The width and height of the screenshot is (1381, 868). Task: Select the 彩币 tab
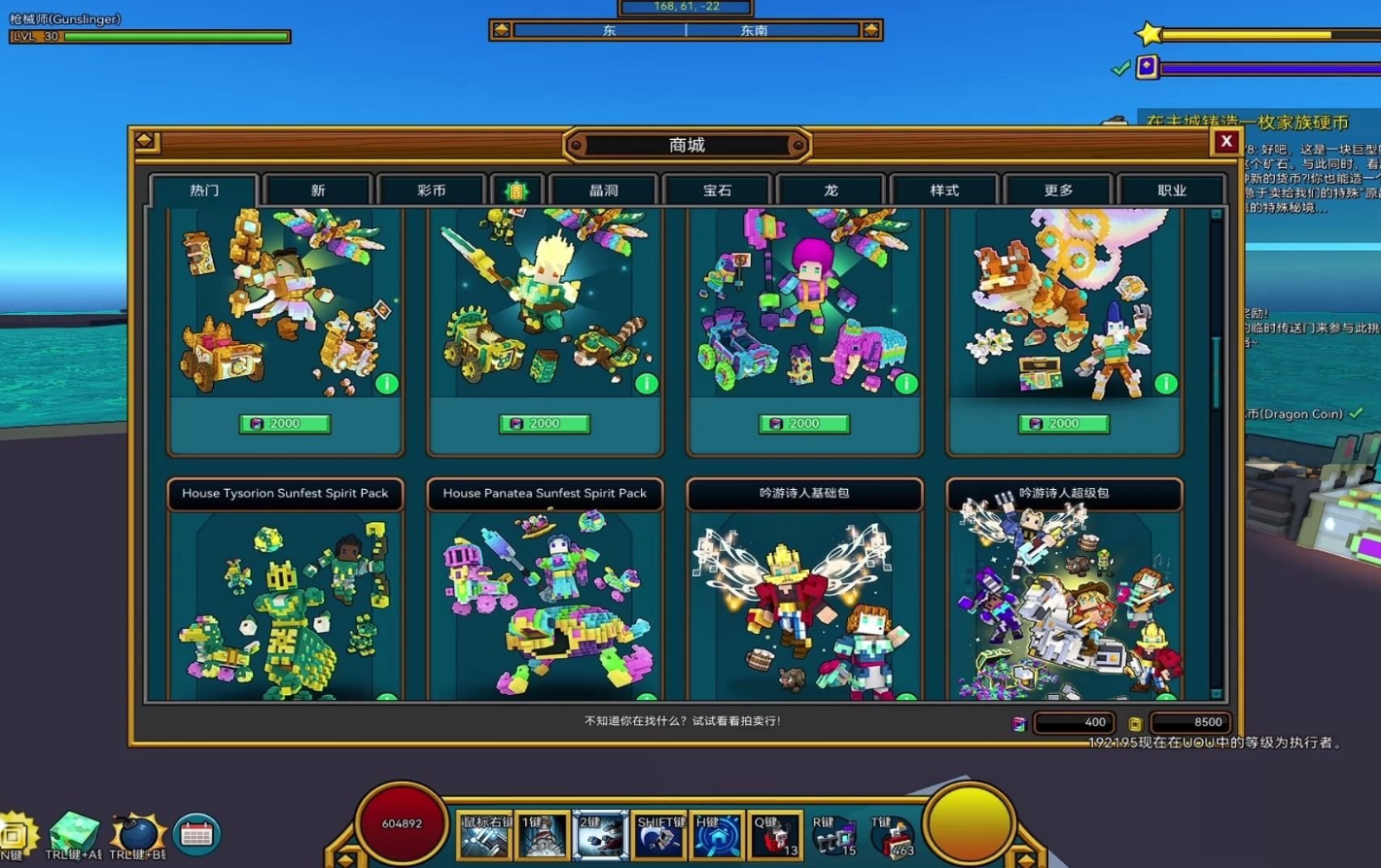point(431,191)
